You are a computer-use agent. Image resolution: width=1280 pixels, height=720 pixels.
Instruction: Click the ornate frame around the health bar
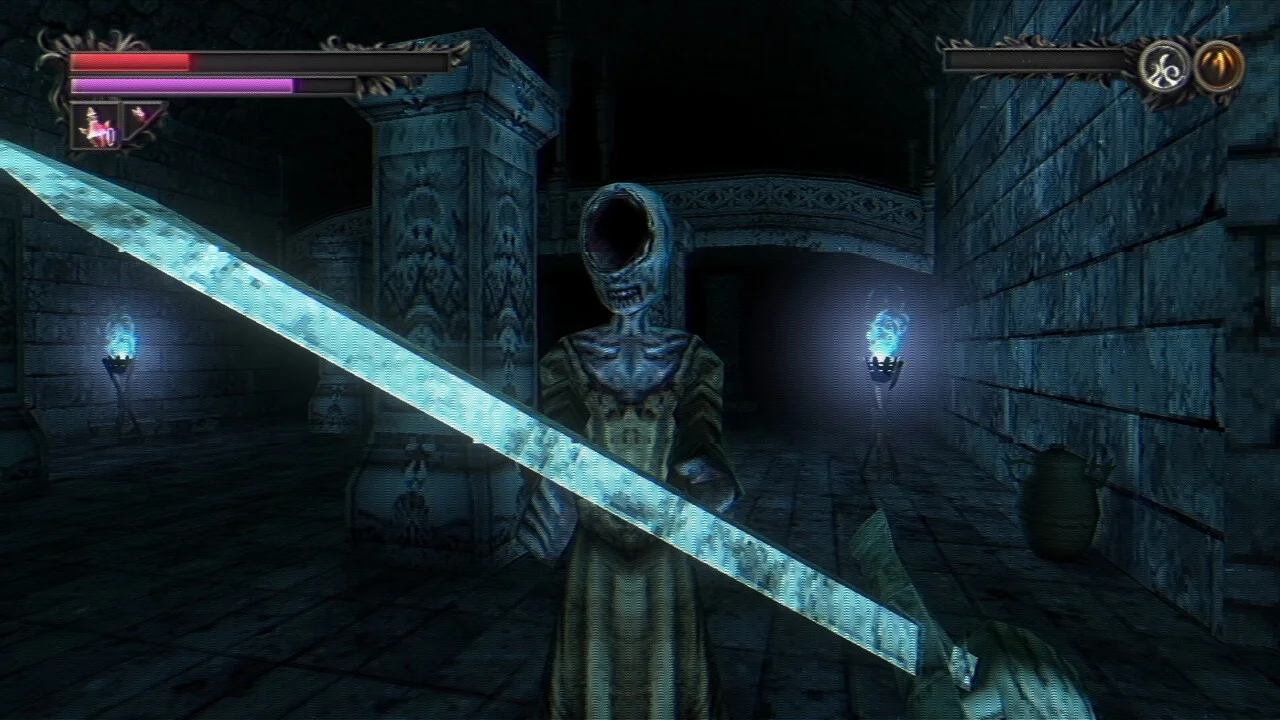point(55,62)
